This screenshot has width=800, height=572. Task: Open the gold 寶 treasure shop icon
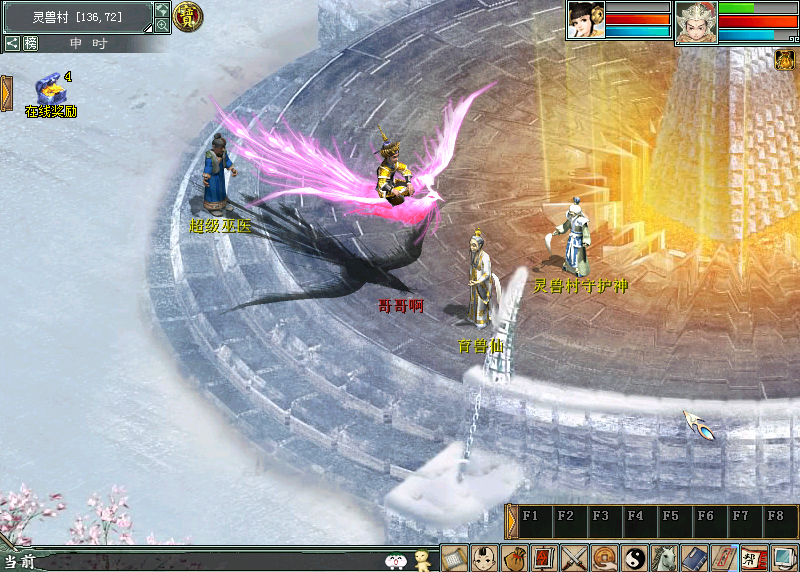(188, 15)
